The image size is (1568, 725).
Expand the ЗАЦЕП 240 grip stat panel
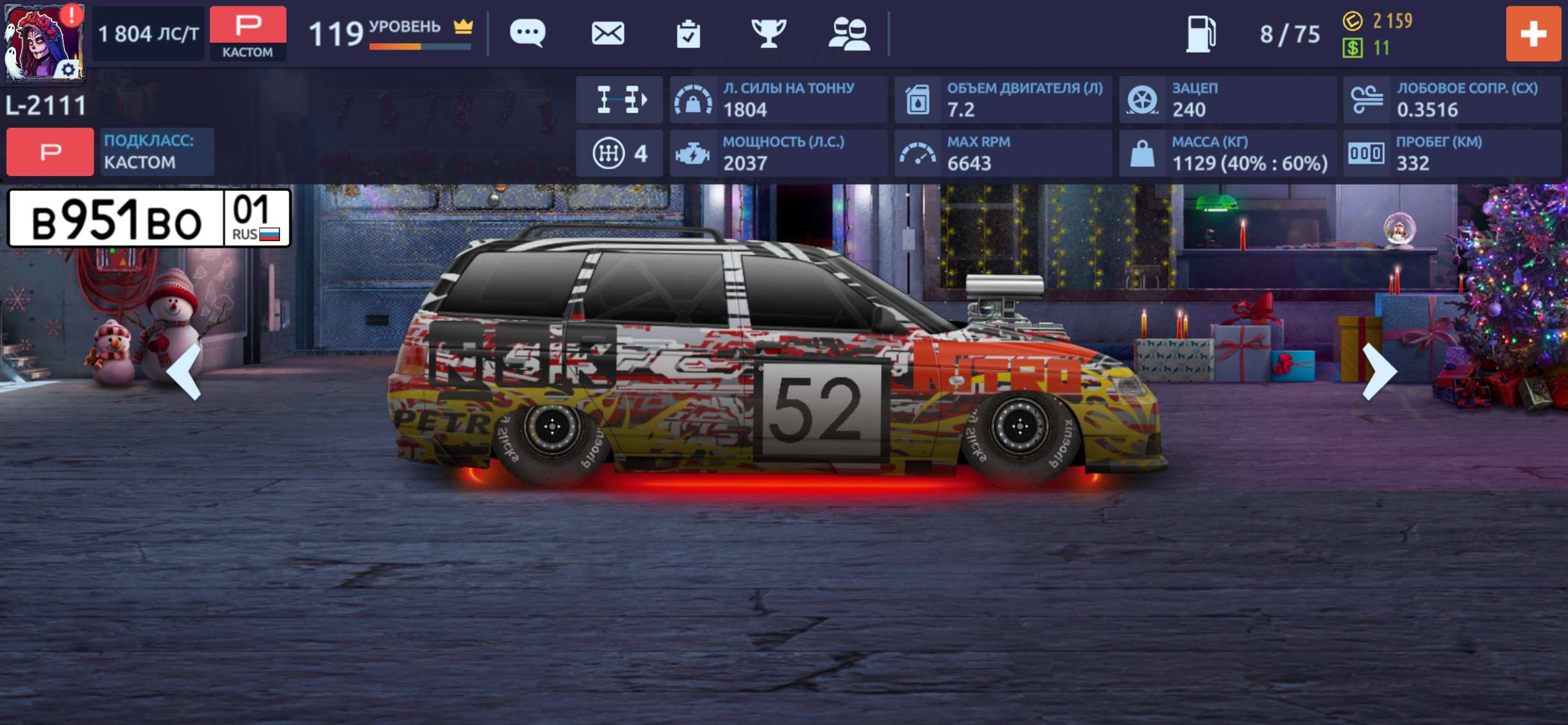1226,99
